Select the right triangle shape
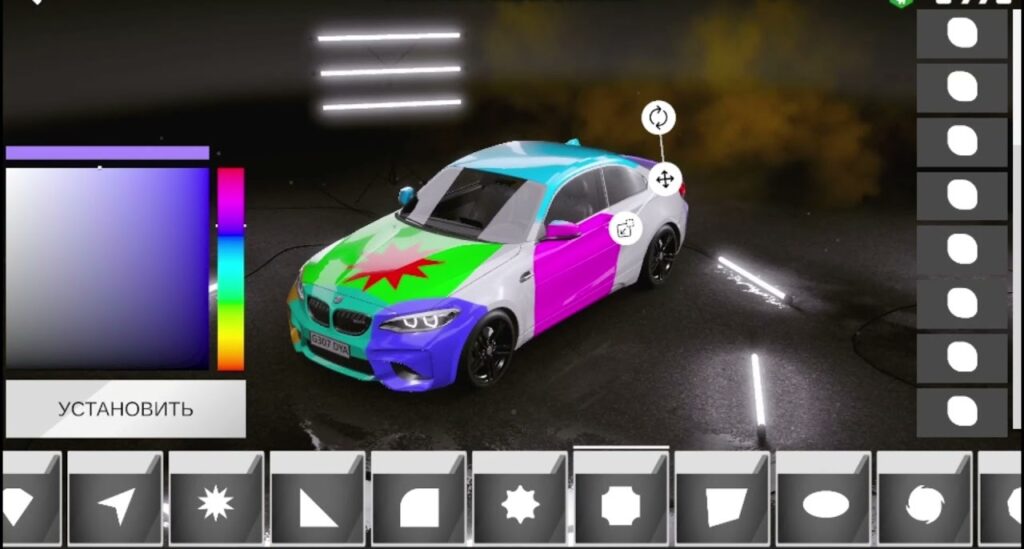Image resolution: width=1024 pixels, height=549 pixels. click(x=317, y=499)
